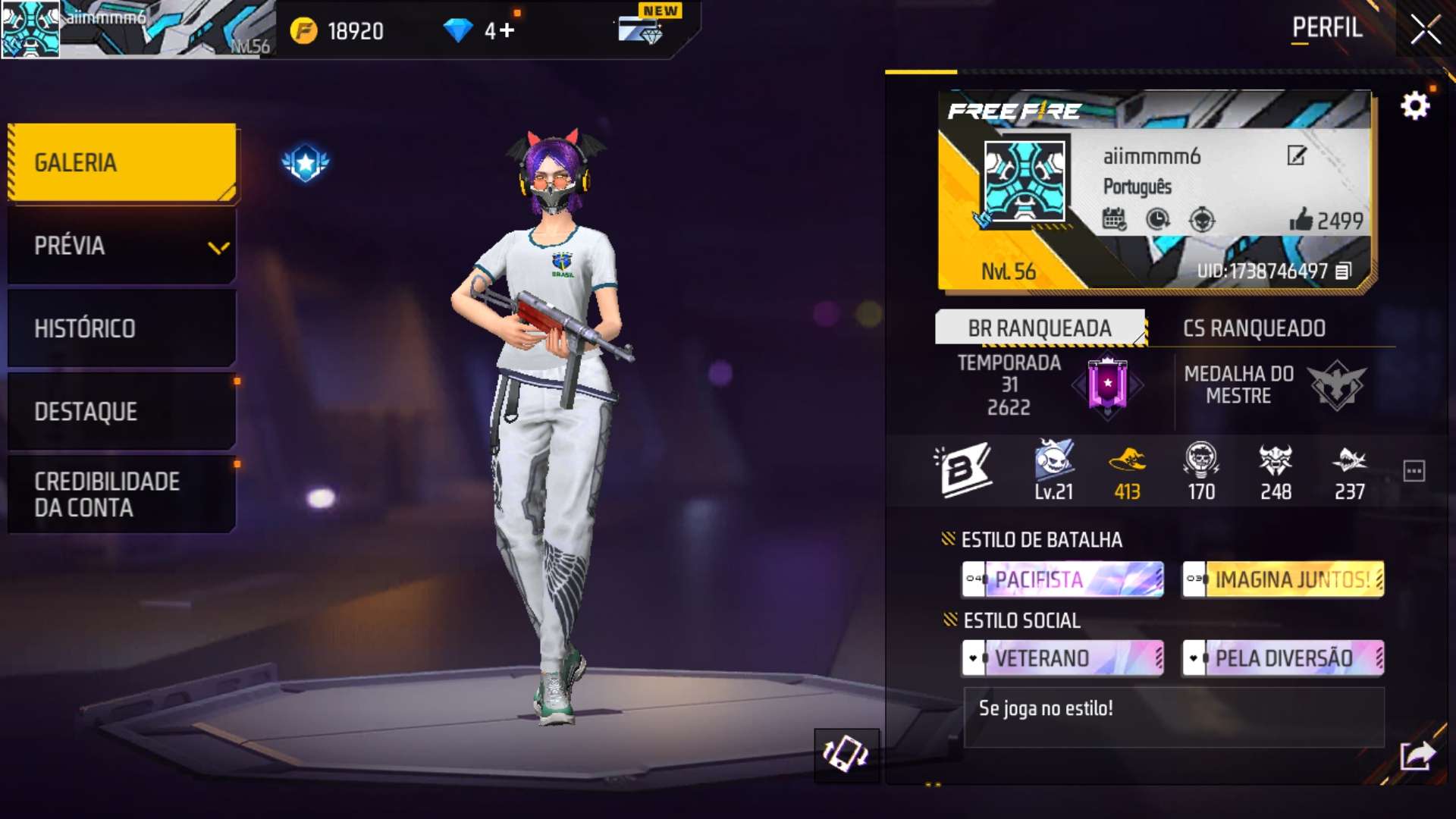Image resolution: width=1456 pixels, height=819 pixels.
Task: Give a like with the thumbs-up icon
Action: pyautogui.click(x=1301, y=220)
